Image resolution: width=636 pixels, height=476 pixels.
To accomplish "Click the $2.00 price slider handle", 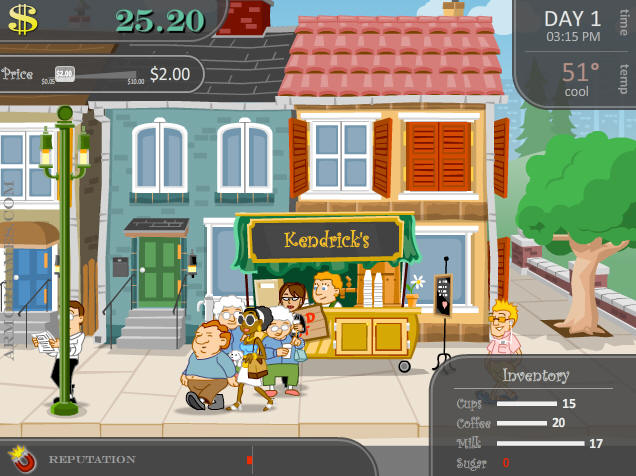I will point(64,73).
